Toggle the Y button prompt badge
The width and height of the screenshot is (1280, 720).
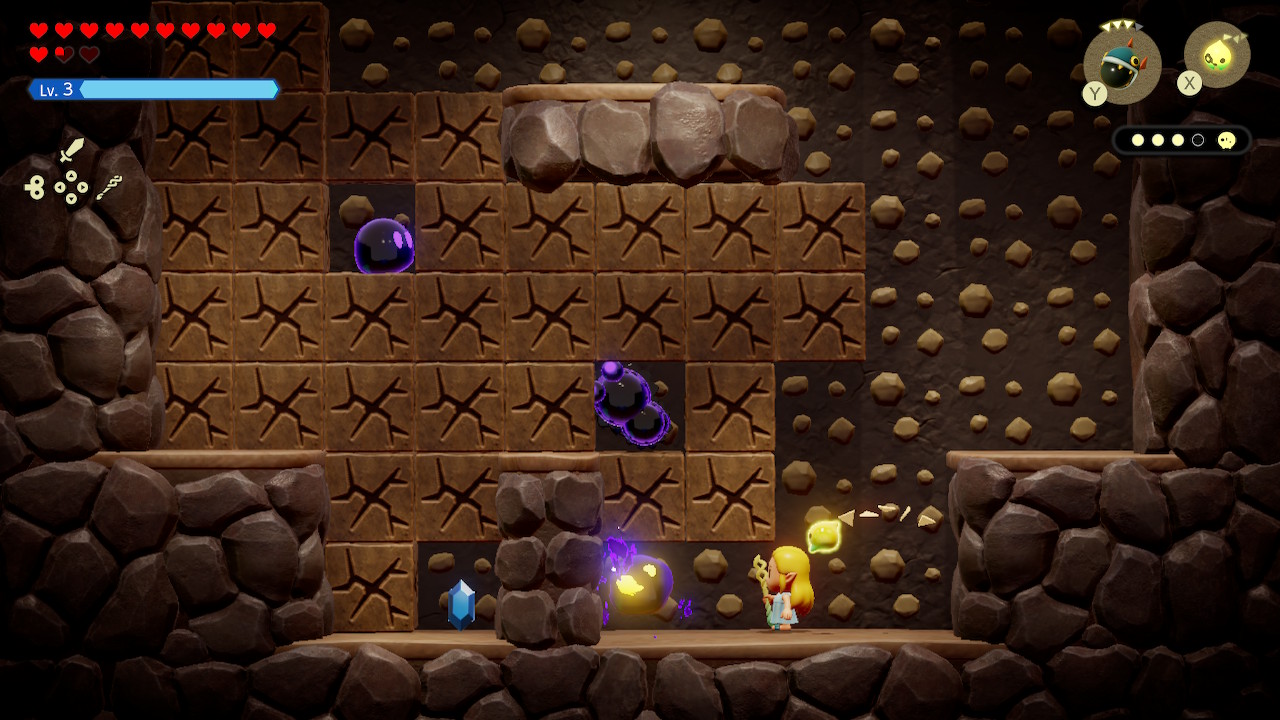tap(1095, 93)
